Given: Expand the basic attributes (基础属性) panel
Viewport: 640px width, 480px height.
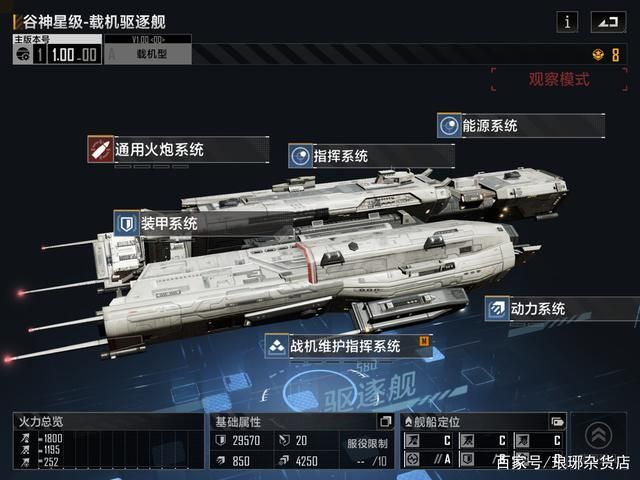Looking at the screenshot, I should (385, 422).
